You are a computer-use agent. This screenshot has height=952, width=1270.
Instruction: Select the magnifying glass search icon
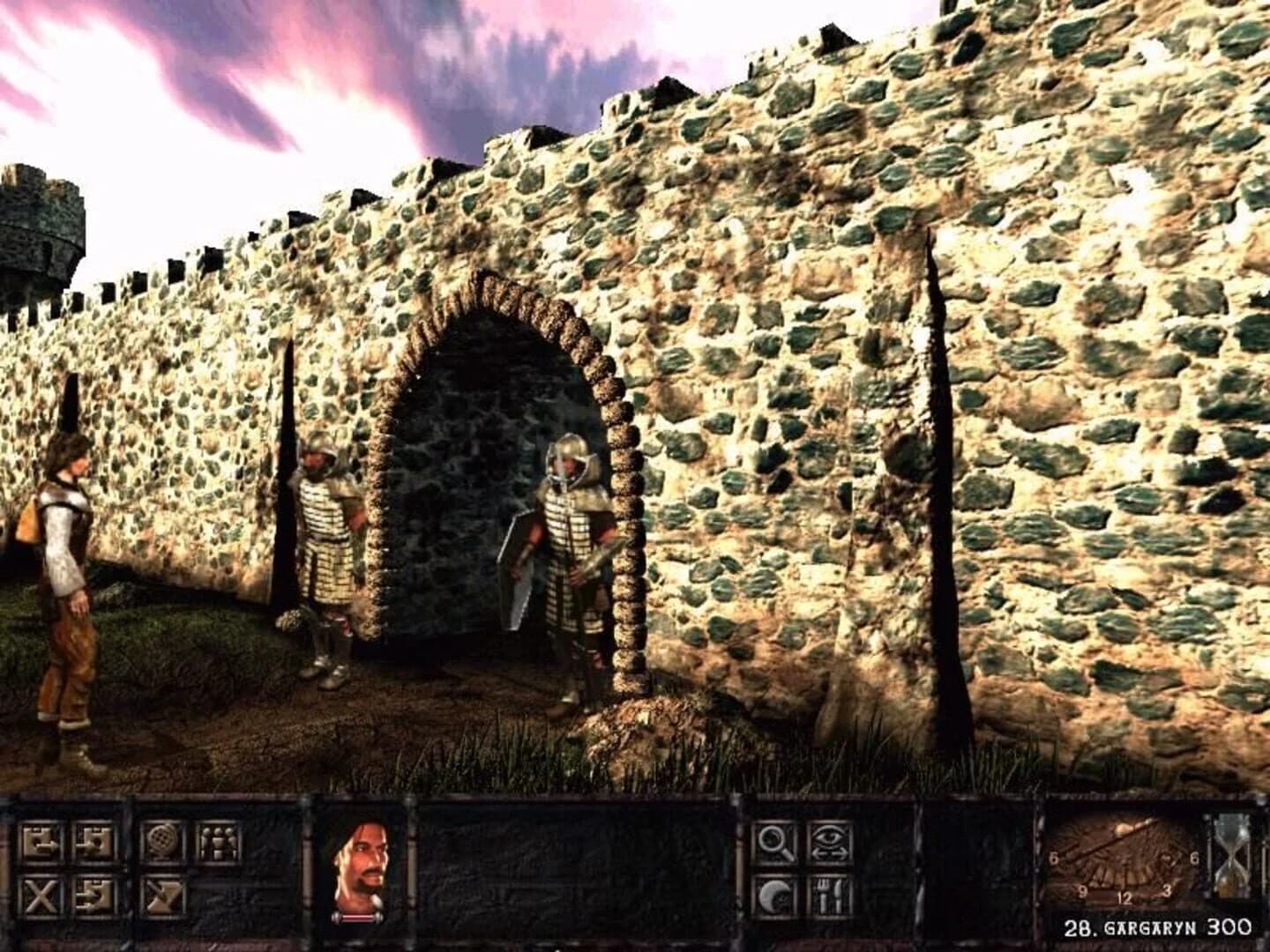pos(774,842)
